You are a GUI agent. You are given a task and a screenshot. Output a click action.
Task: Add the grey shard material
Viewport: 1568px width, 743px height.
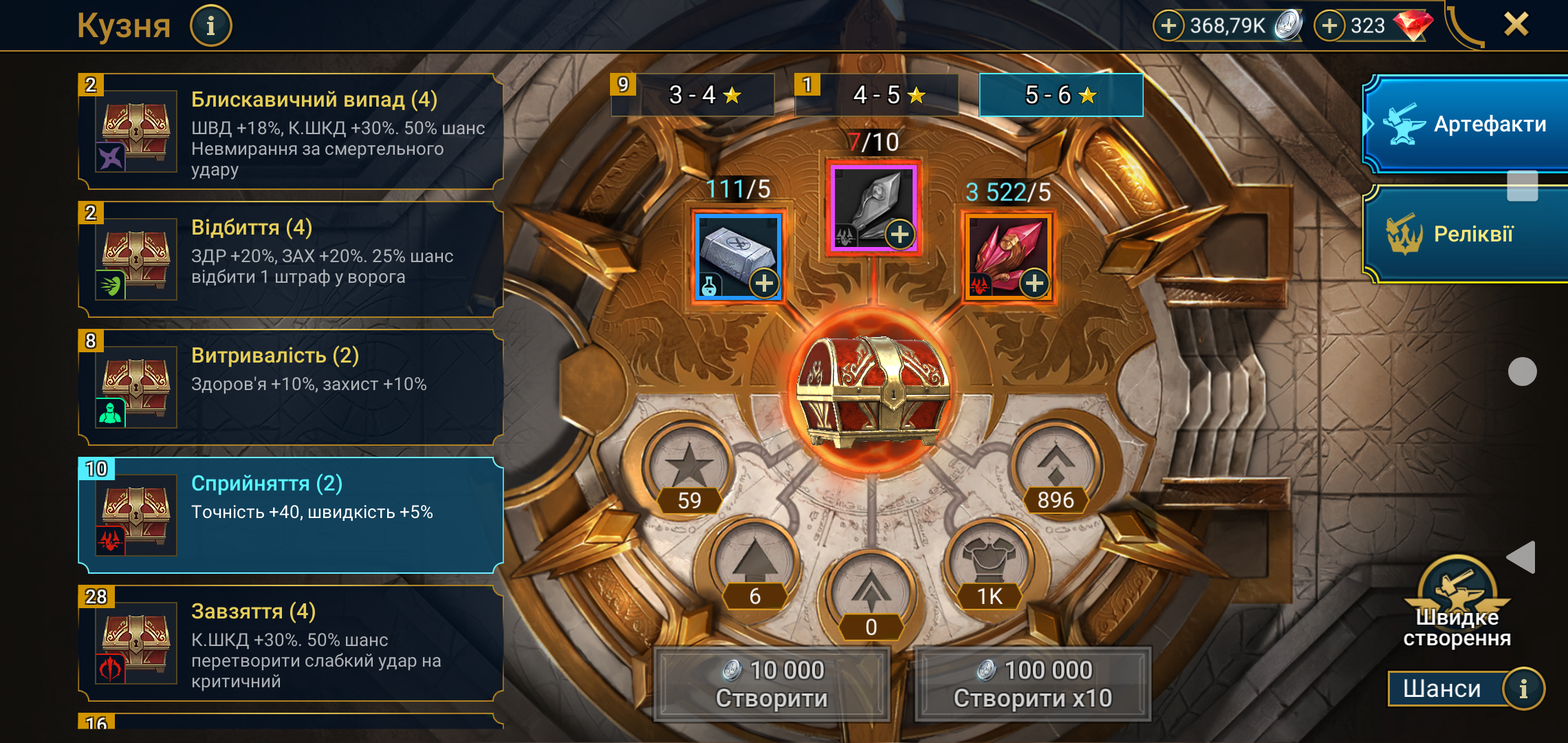(900, 235)
